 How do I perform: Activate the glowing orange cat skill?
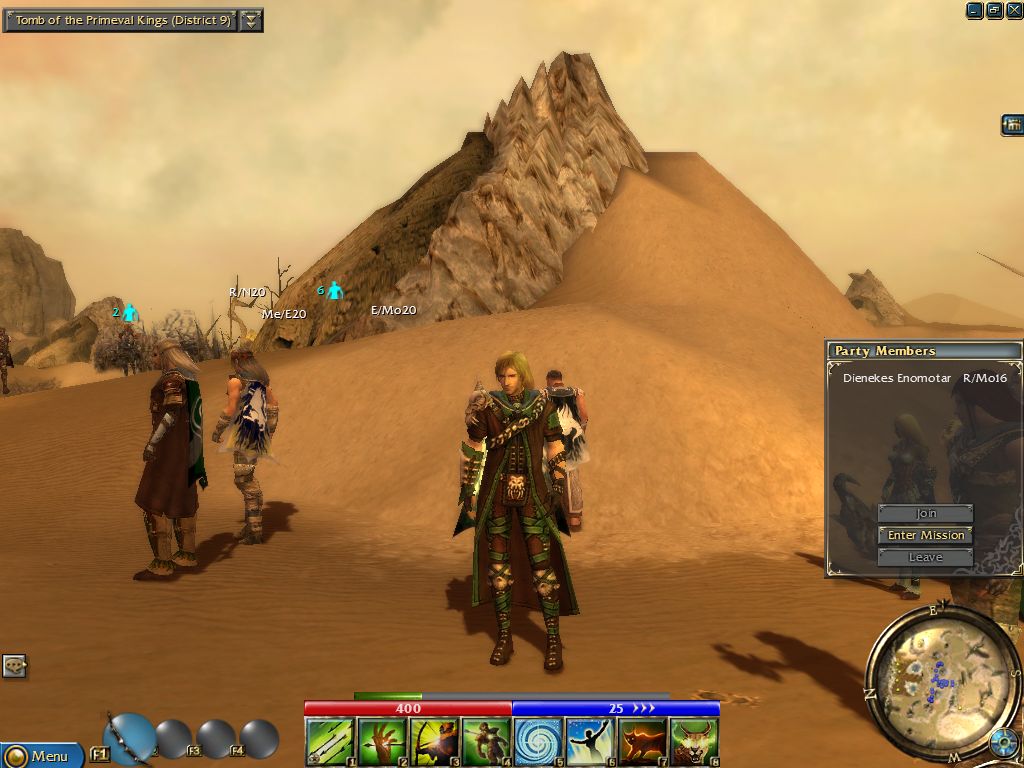pyautogui.click(x=642, y=742)
